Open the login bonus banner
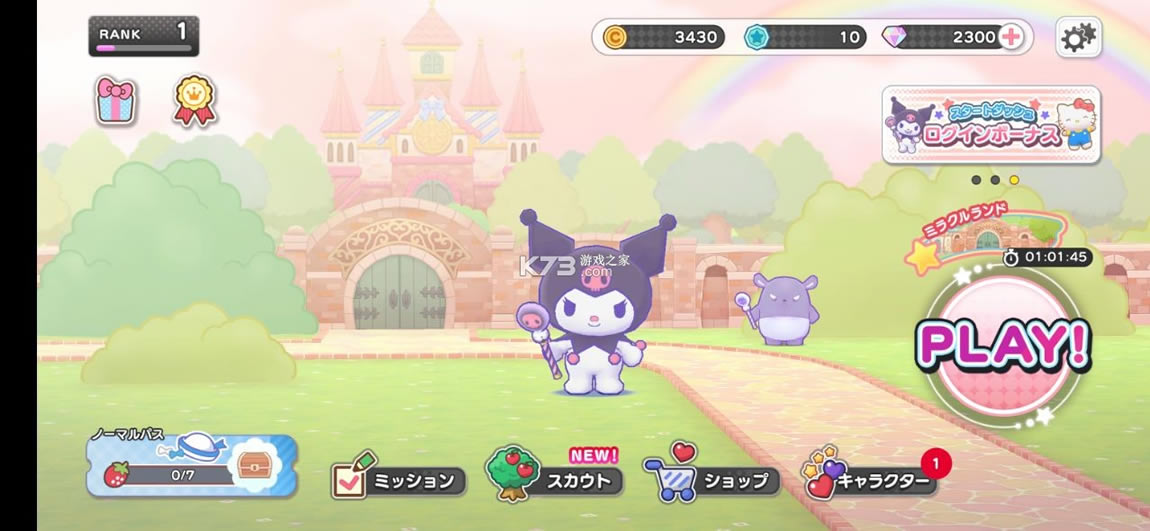The height and width of the screenshot is (531, 1150). [991, 125]
